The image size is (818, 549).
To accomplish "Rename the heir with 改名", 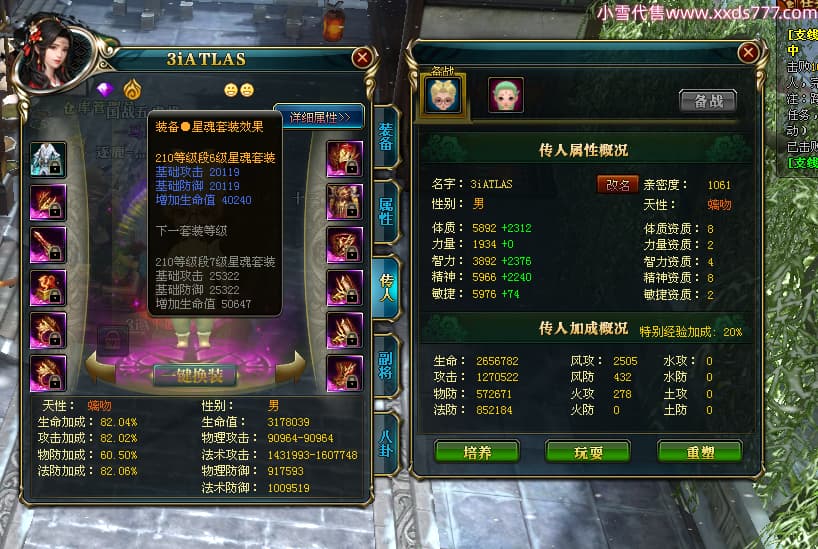I will 617,184.
